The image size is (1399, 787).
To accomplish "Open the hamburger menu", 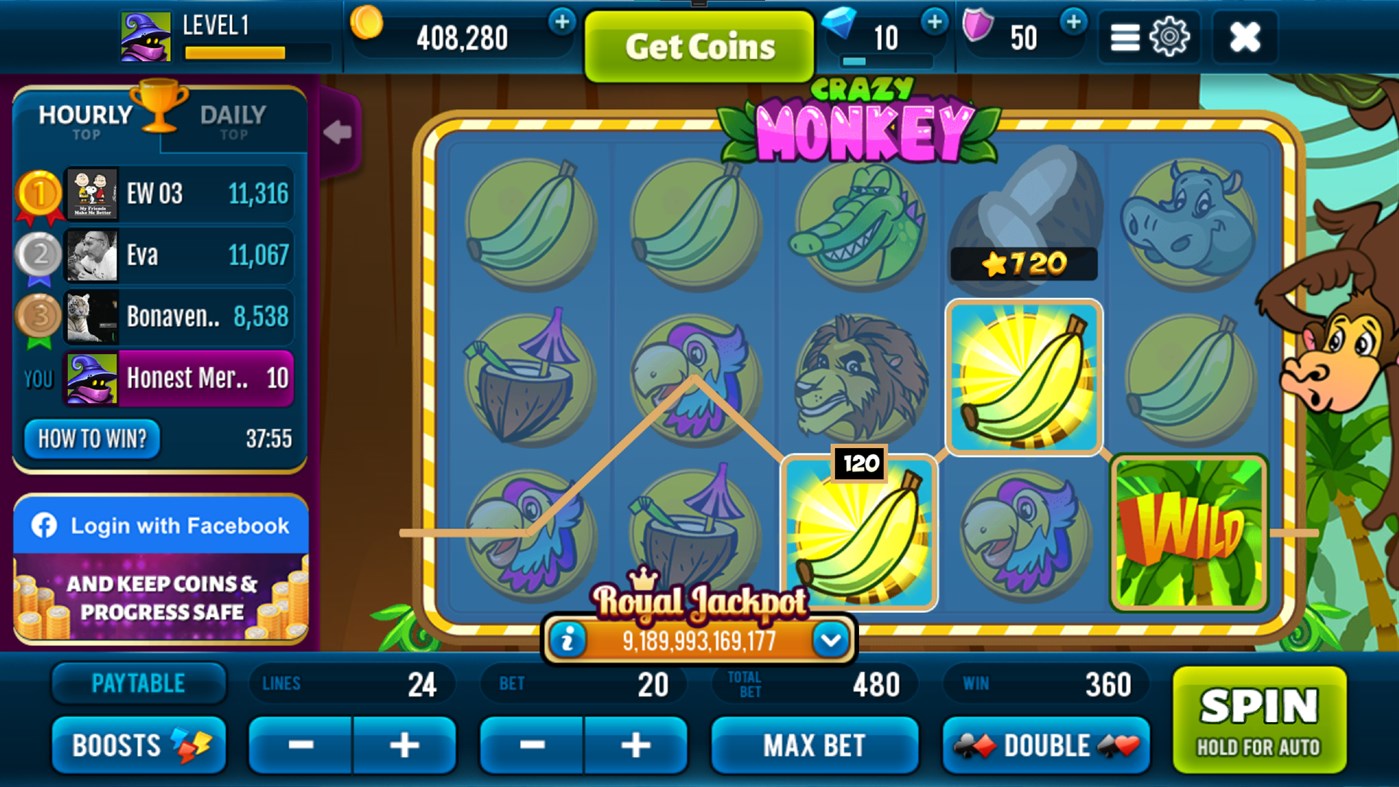I will coord(1124,36).
